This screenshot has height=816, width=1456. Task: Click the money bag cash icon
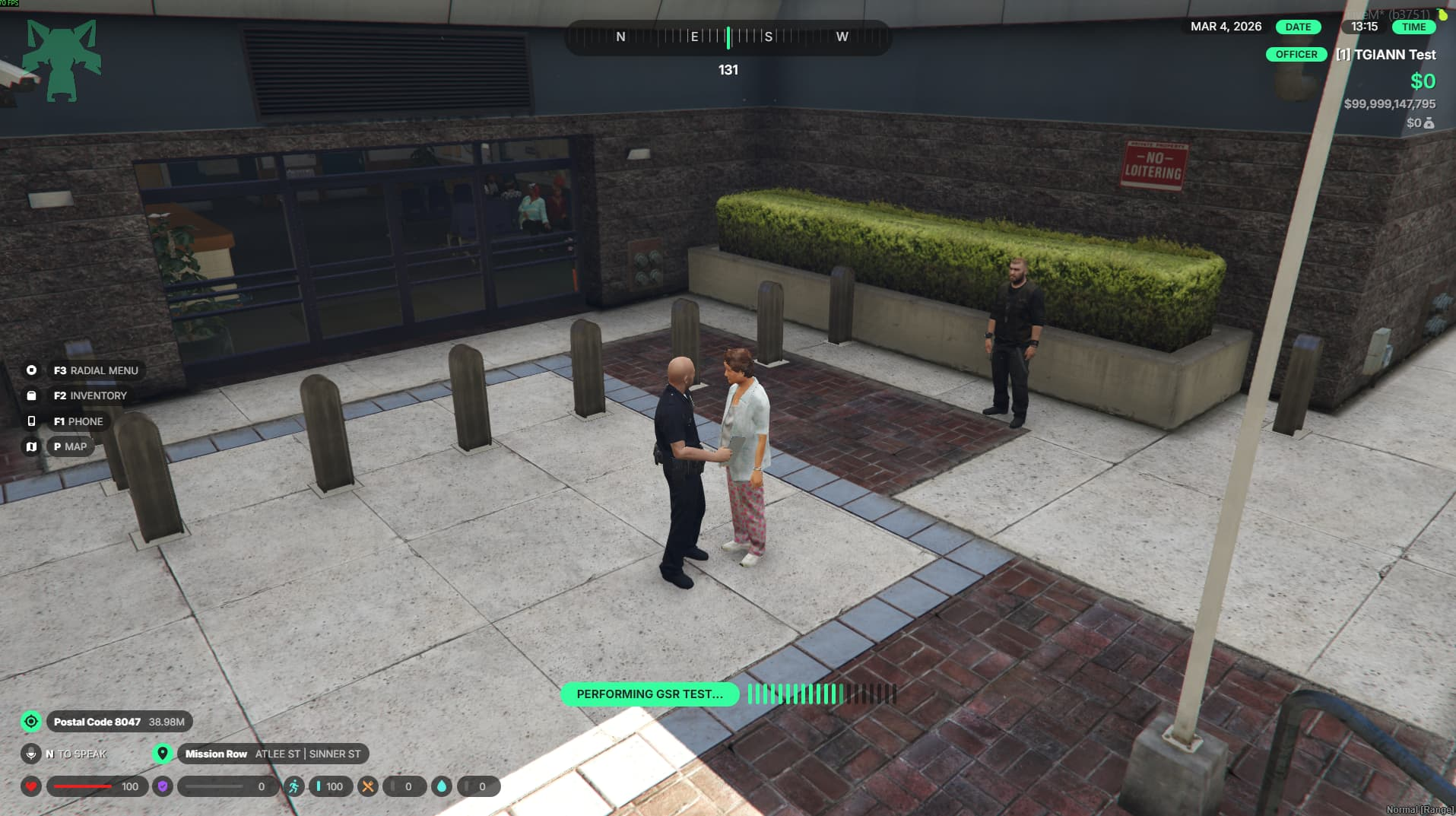[1429, 123]
